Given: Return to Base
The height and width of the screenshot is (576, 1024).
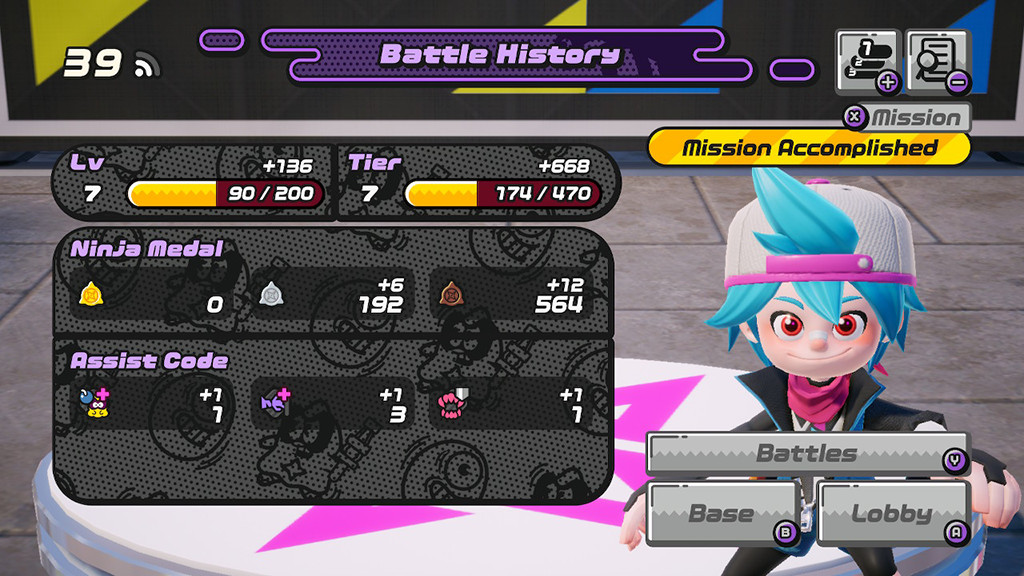Looking at the screenshot, I should coord(723,514).
